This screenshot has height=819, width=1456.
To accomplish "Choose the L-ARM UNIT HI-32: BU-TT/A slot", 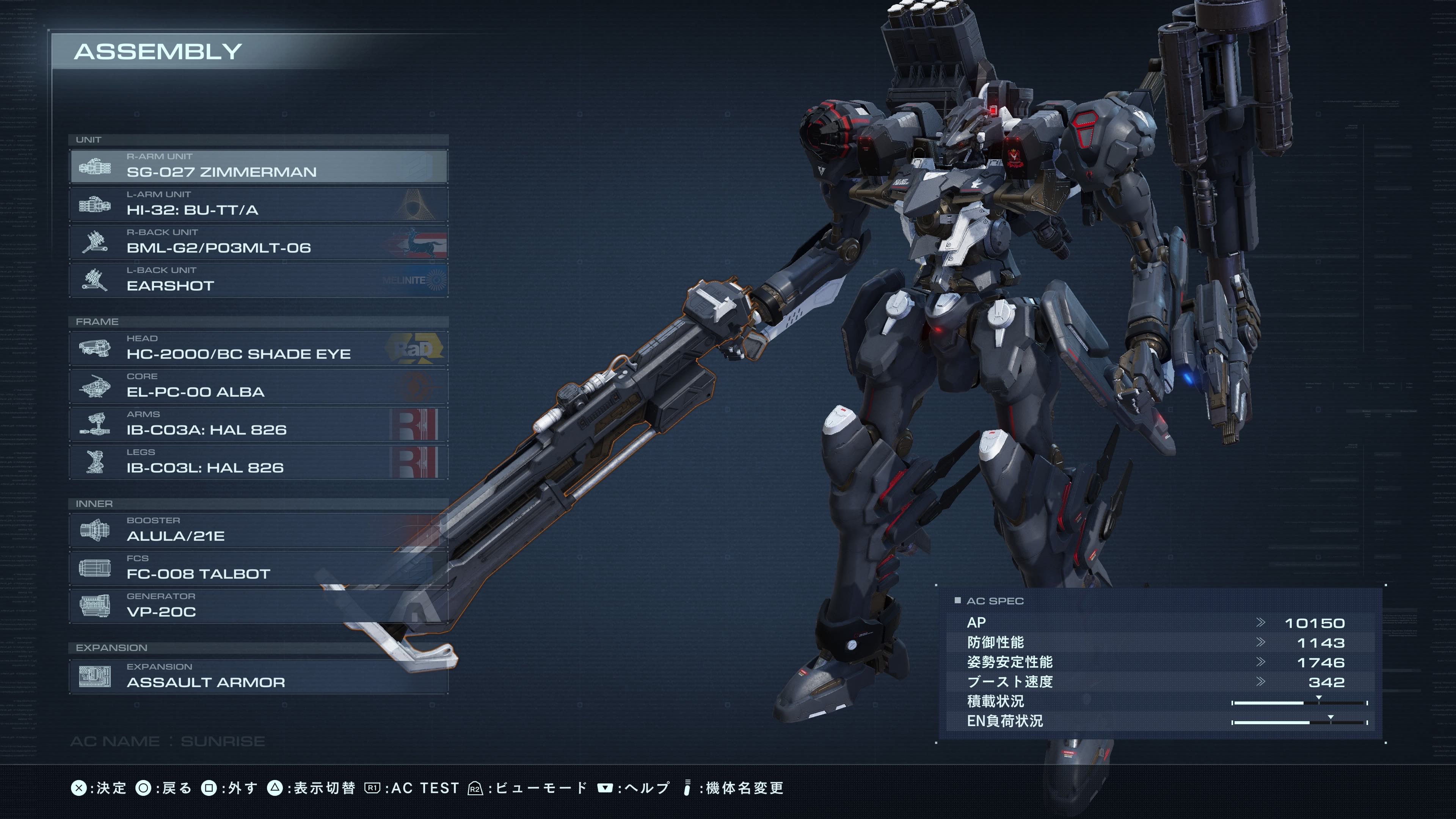I will click(x=258, y=204).
